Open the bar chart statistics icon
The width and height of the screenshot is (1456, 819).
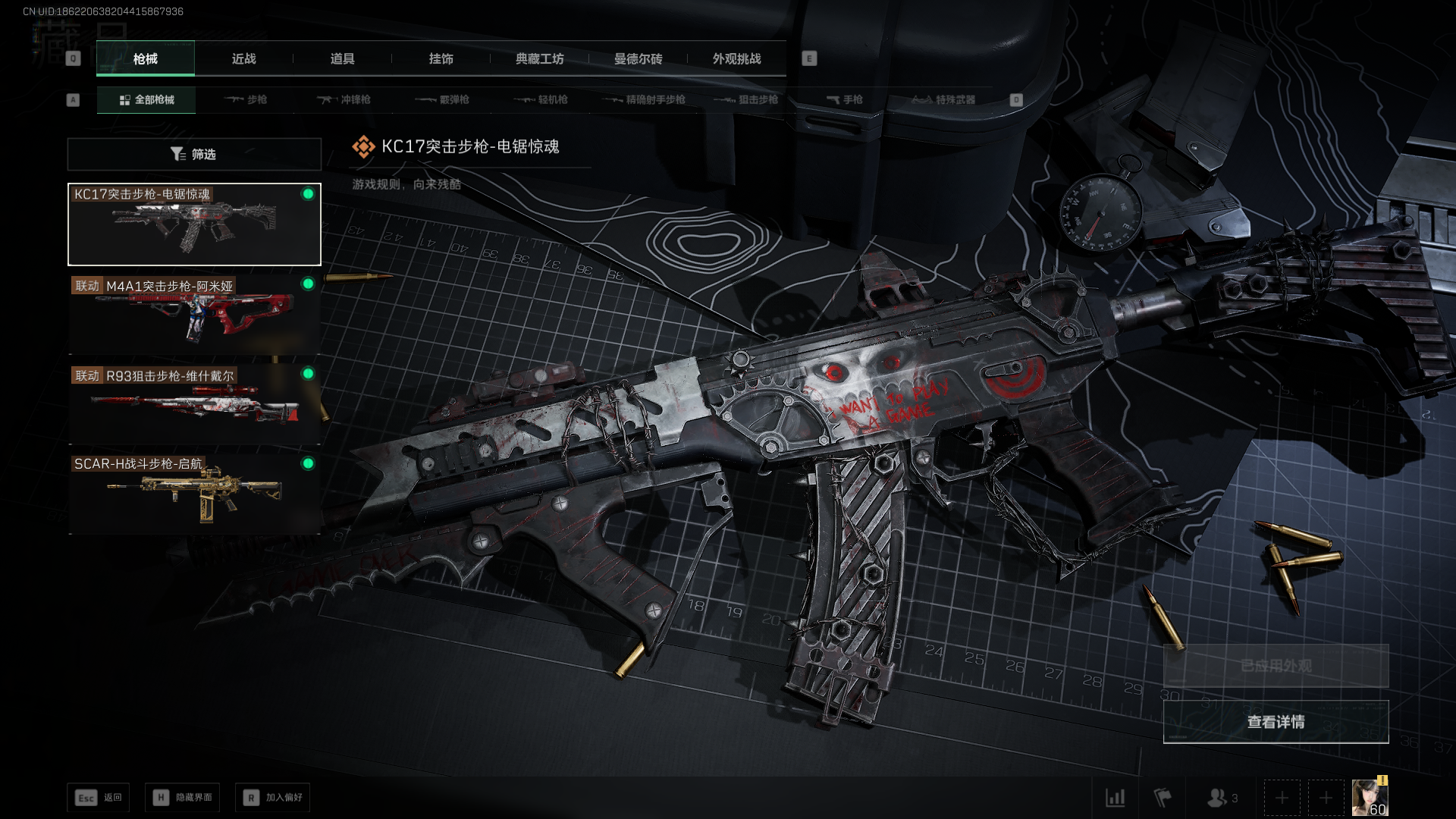tap(1115, 798)
